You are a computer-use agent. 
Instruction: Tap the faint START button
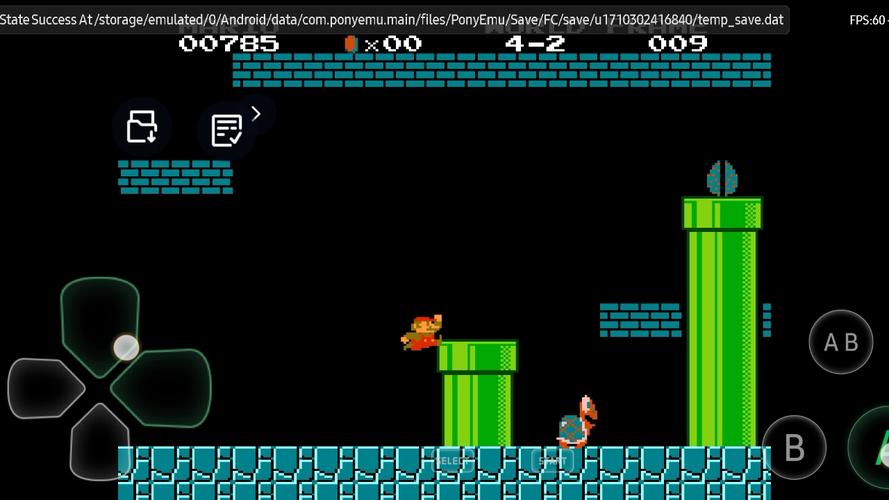[x=552, y=460]
